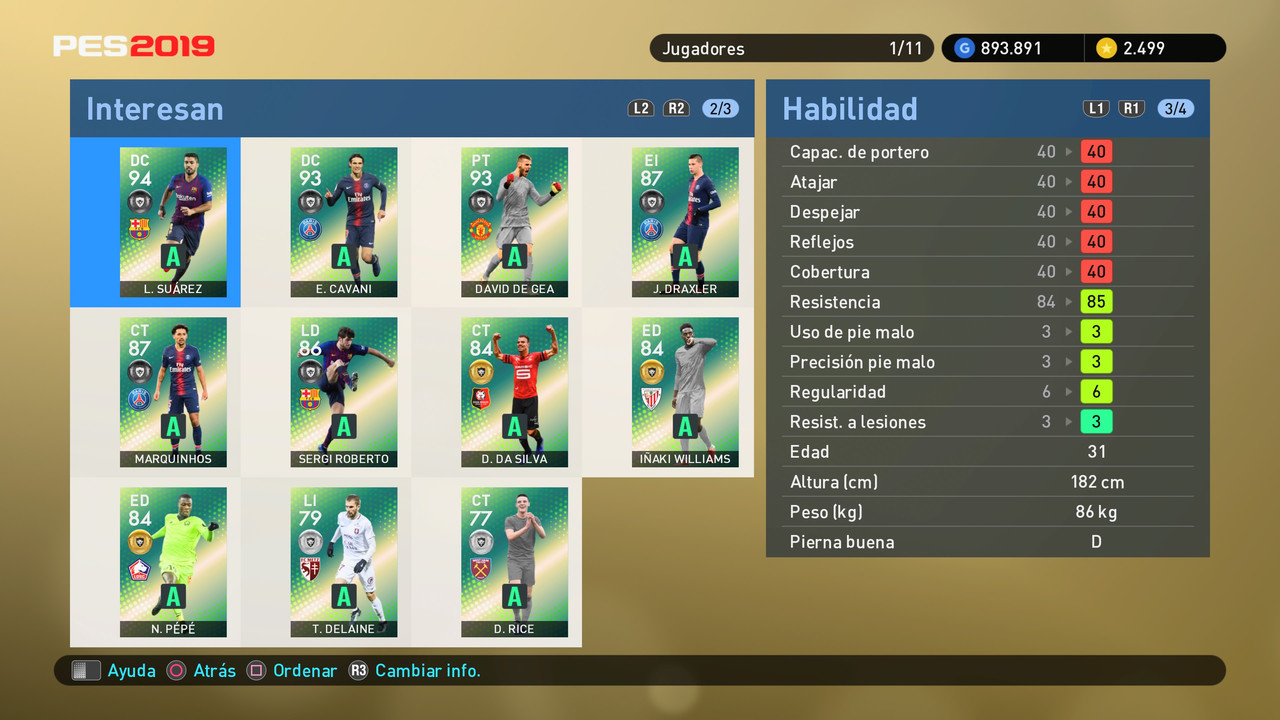Click the Manchester United badge on David de Gea's card
This screenshot has width=1280, height=720.
tap(480, 230)
